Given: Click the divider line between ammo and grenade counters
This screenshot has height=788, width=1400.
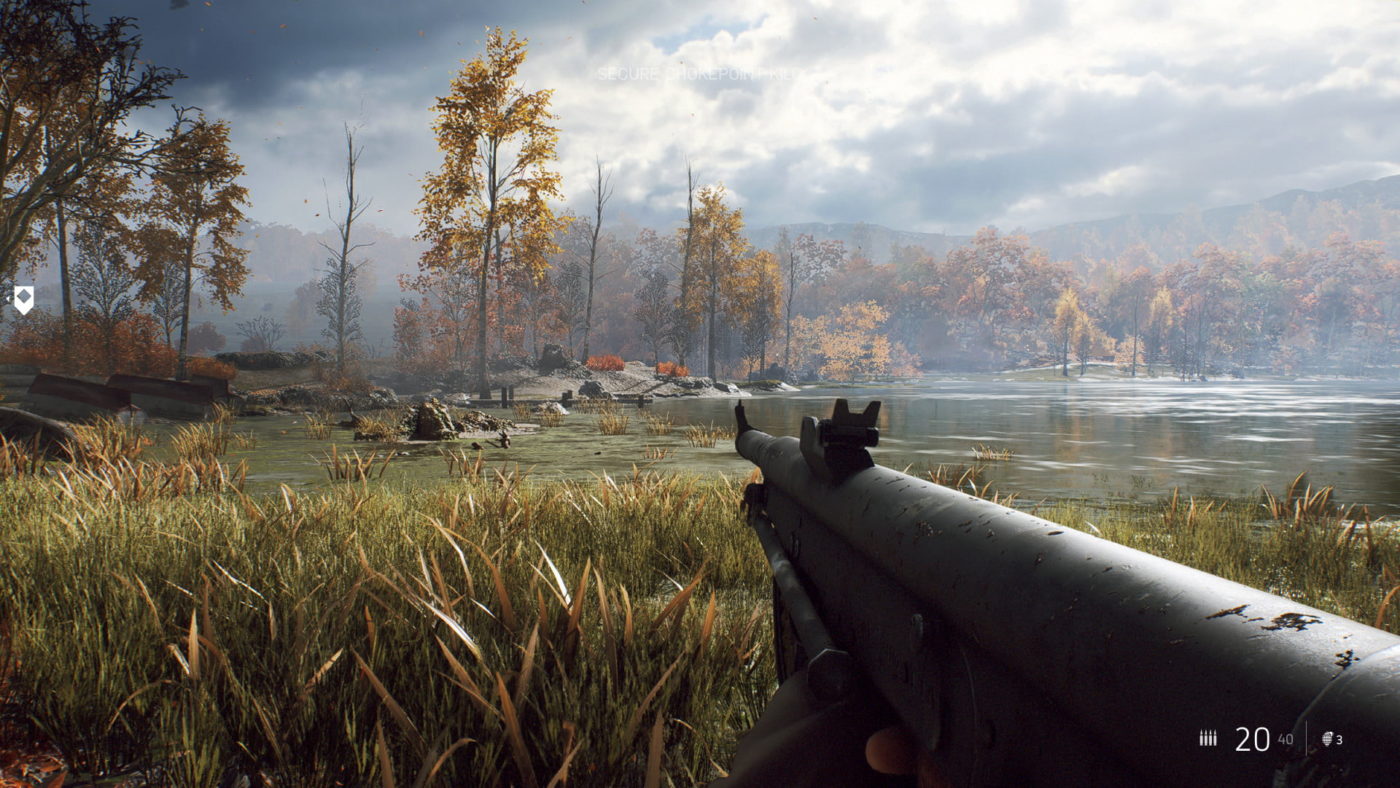Looking at the screenshot, I should tap(1308, 738).
